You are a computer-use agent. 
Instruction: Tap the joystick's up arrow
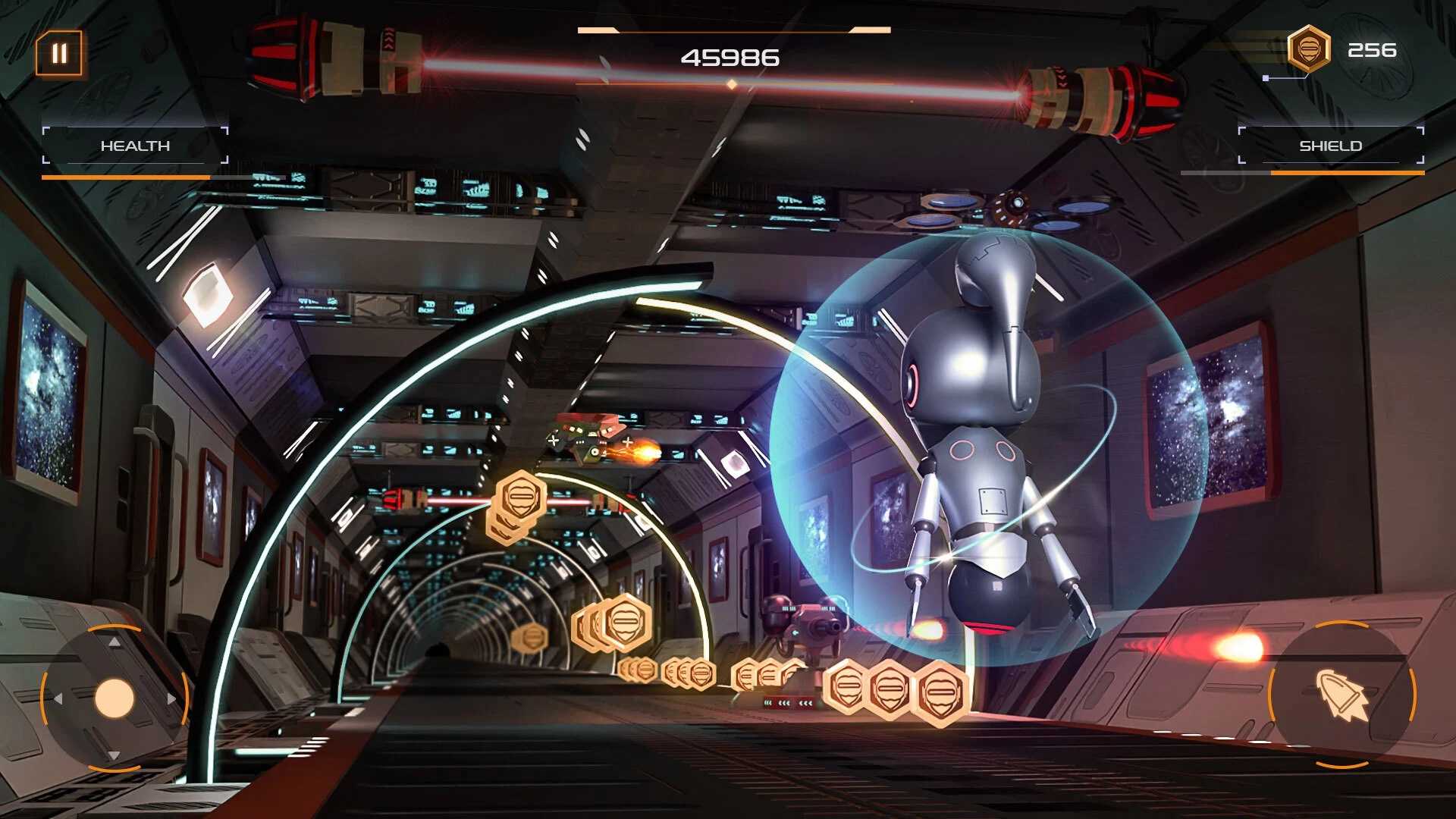[x=115, y=642]
